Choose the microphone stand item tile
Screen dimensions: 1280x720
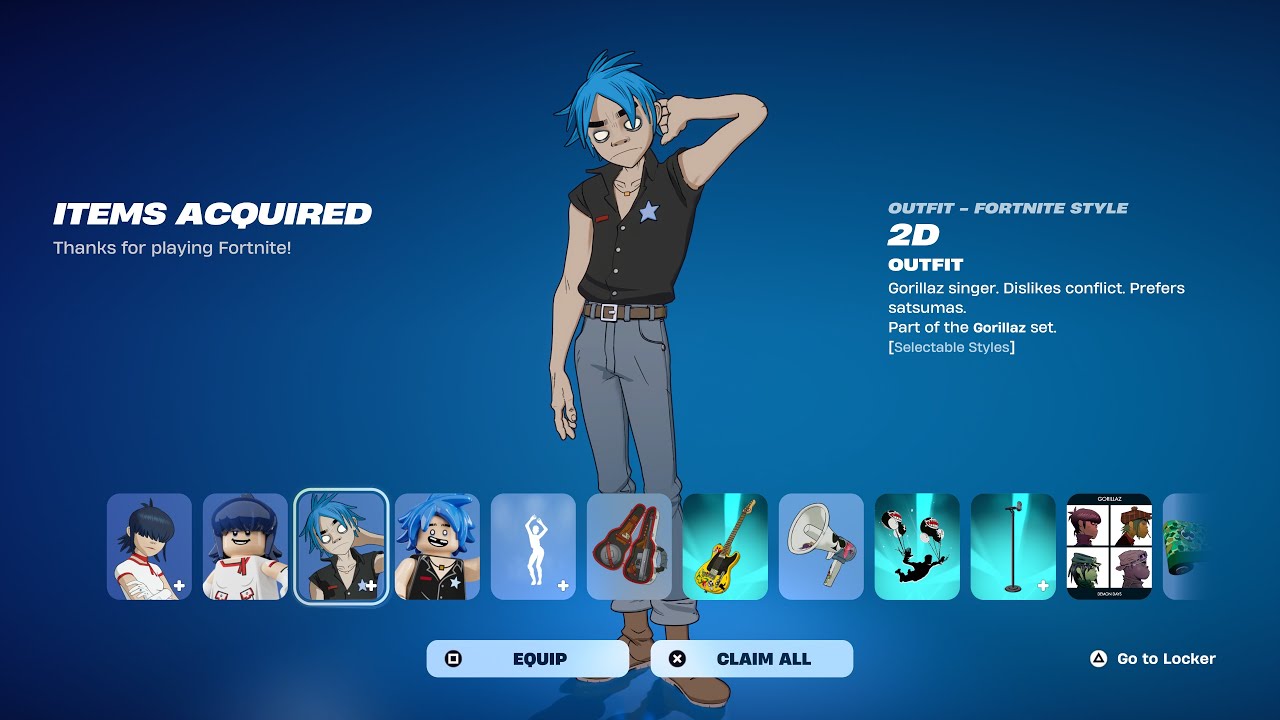point(1013,547)
